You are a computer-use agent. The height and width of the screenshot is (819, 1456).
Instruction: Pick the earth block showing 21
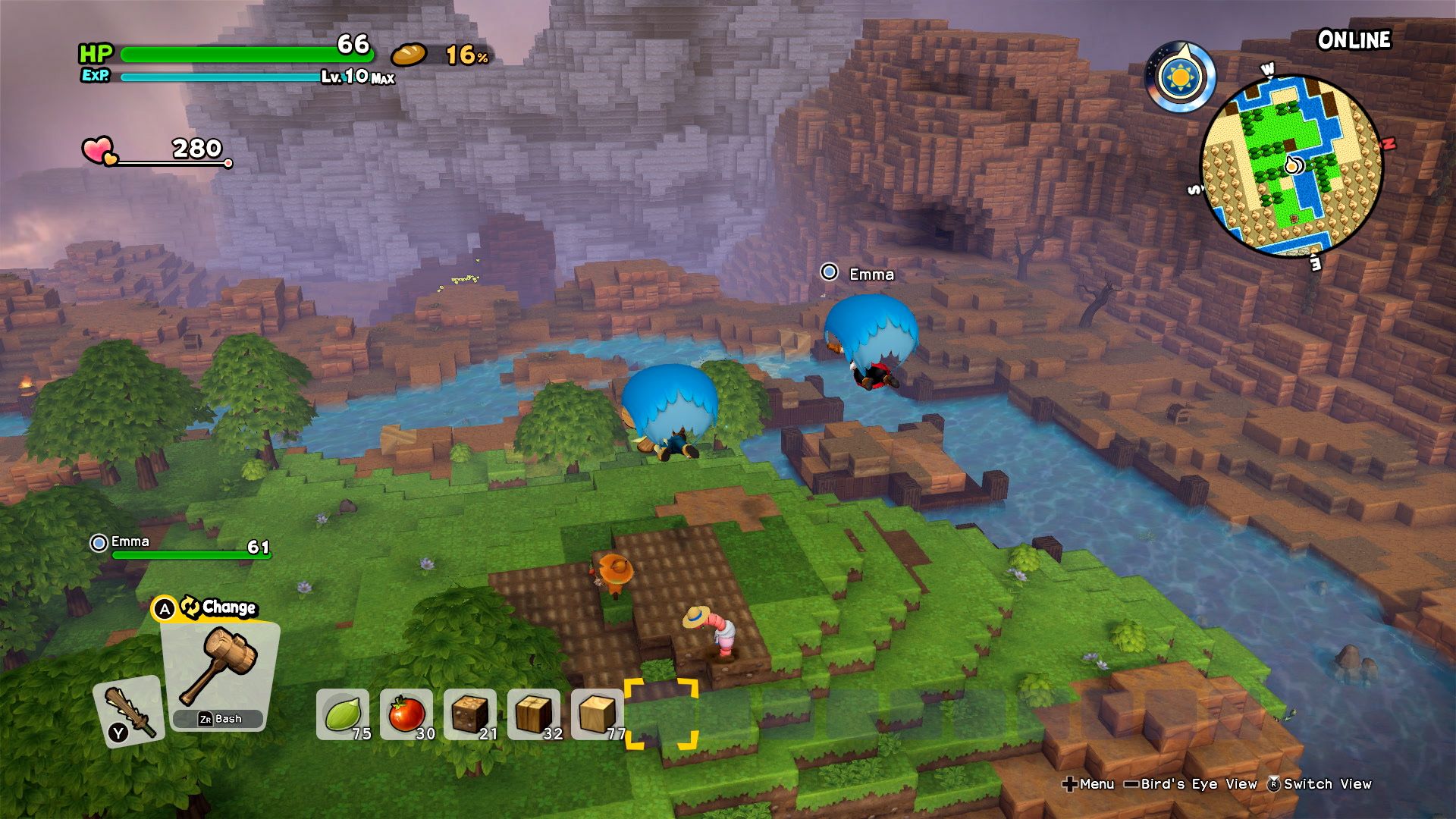(470, 713)
